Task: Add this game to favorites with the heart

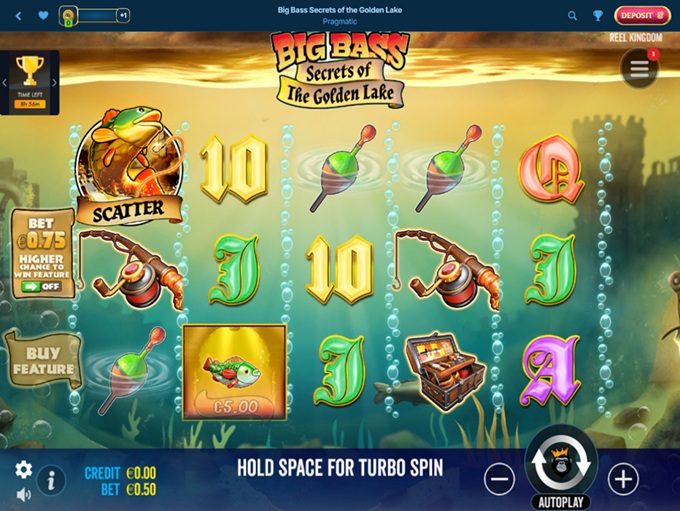Action: 43,16
